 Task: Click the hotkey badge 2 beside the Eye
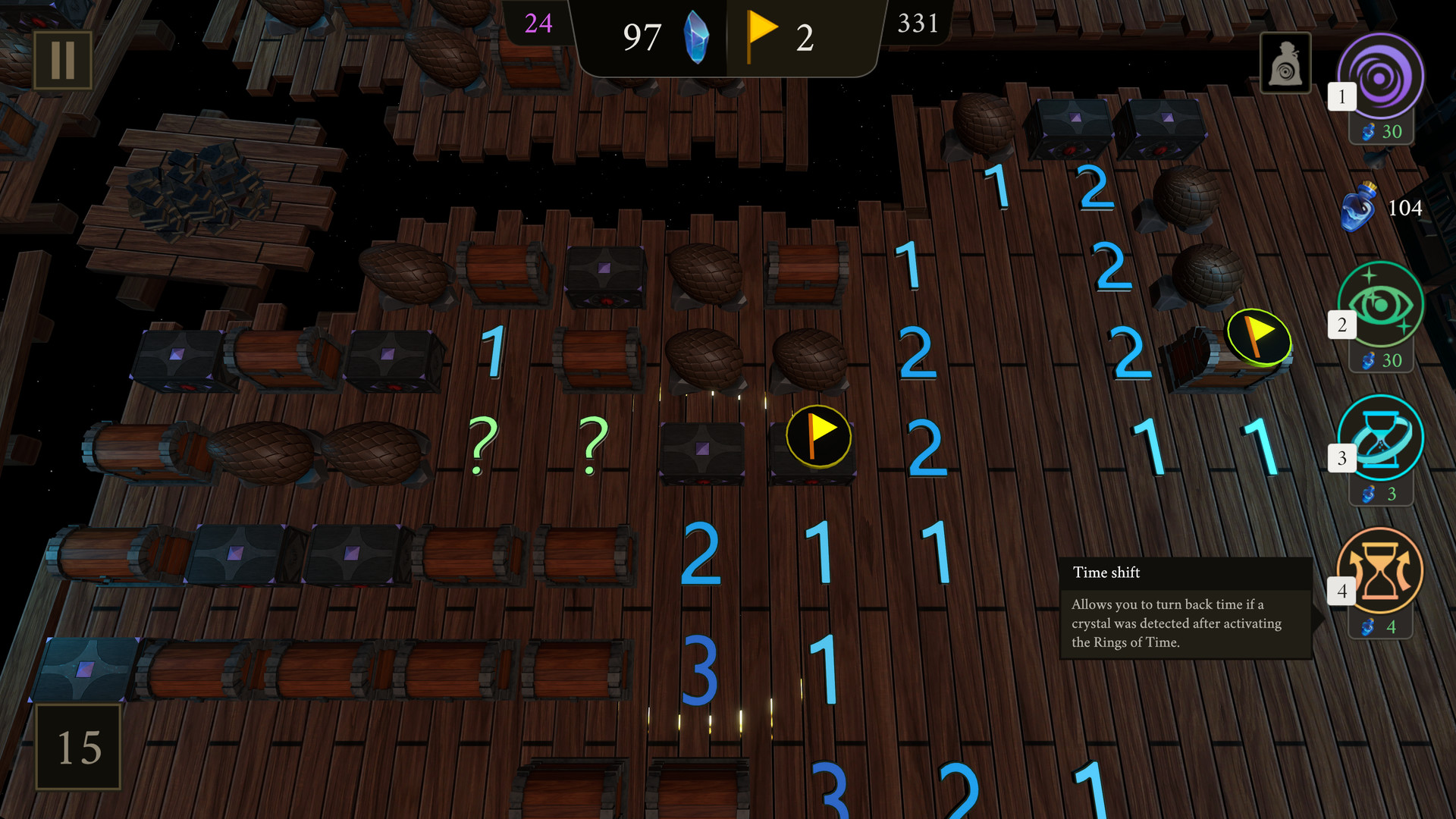1341,324
